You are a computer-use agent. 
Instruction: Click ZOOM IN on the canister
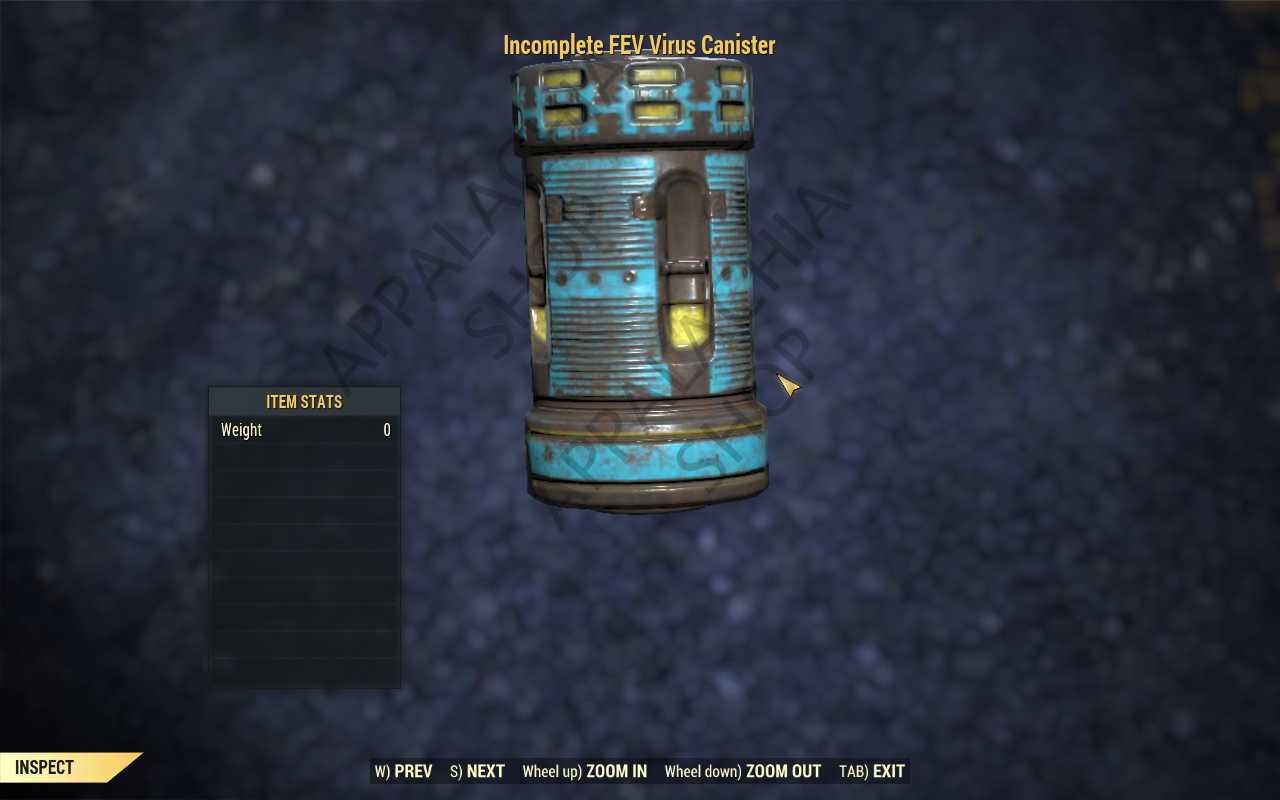pos(584,771)
